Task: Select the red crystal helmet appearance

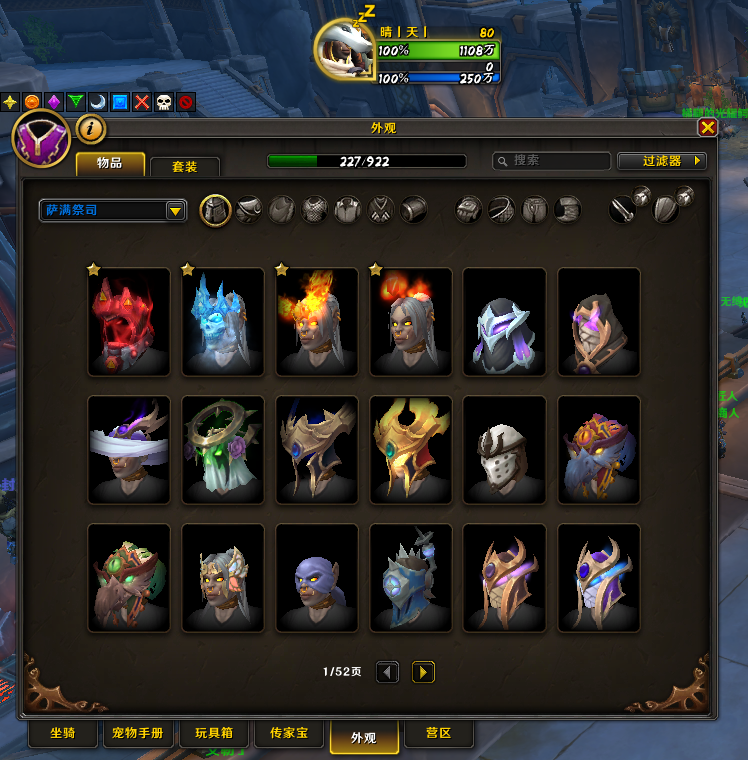Action: (x=129, y=322)
